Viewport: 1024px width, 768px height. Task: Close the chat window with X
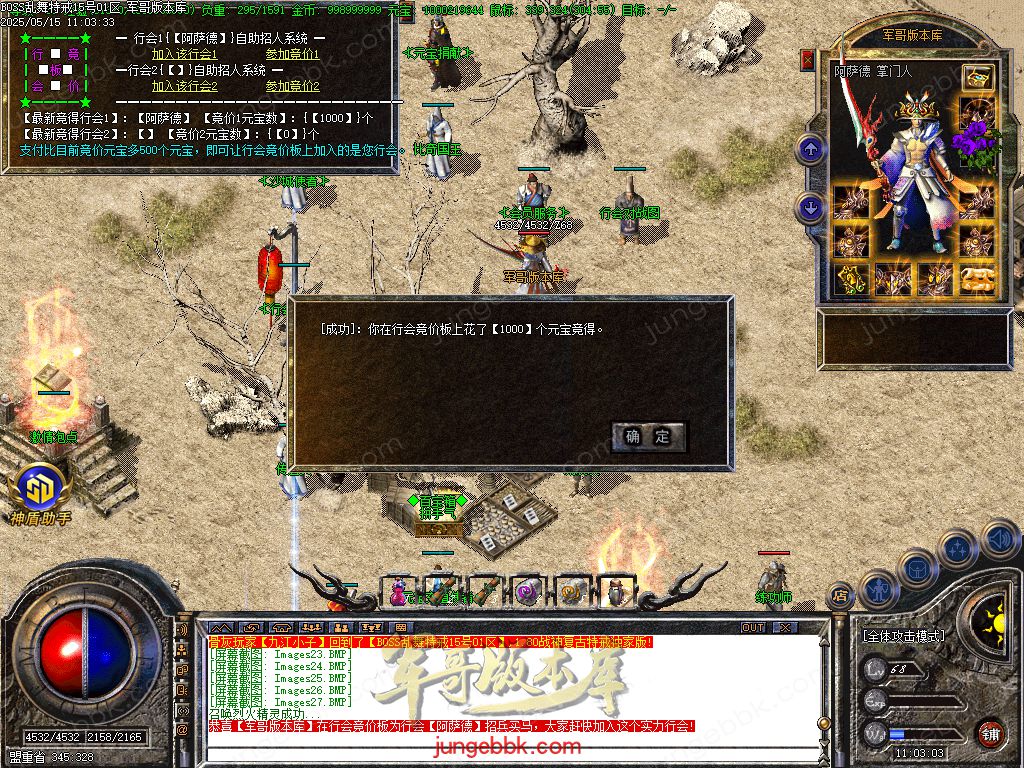point(785,627)
